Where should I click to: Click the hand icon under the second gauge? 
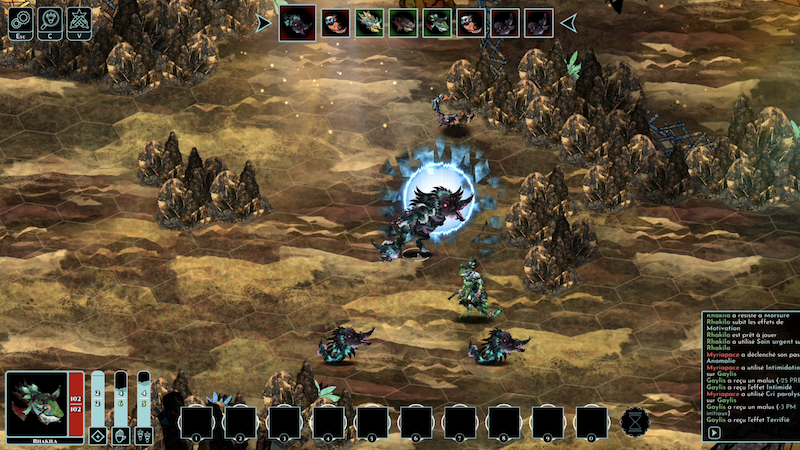(x=121, y=435)
